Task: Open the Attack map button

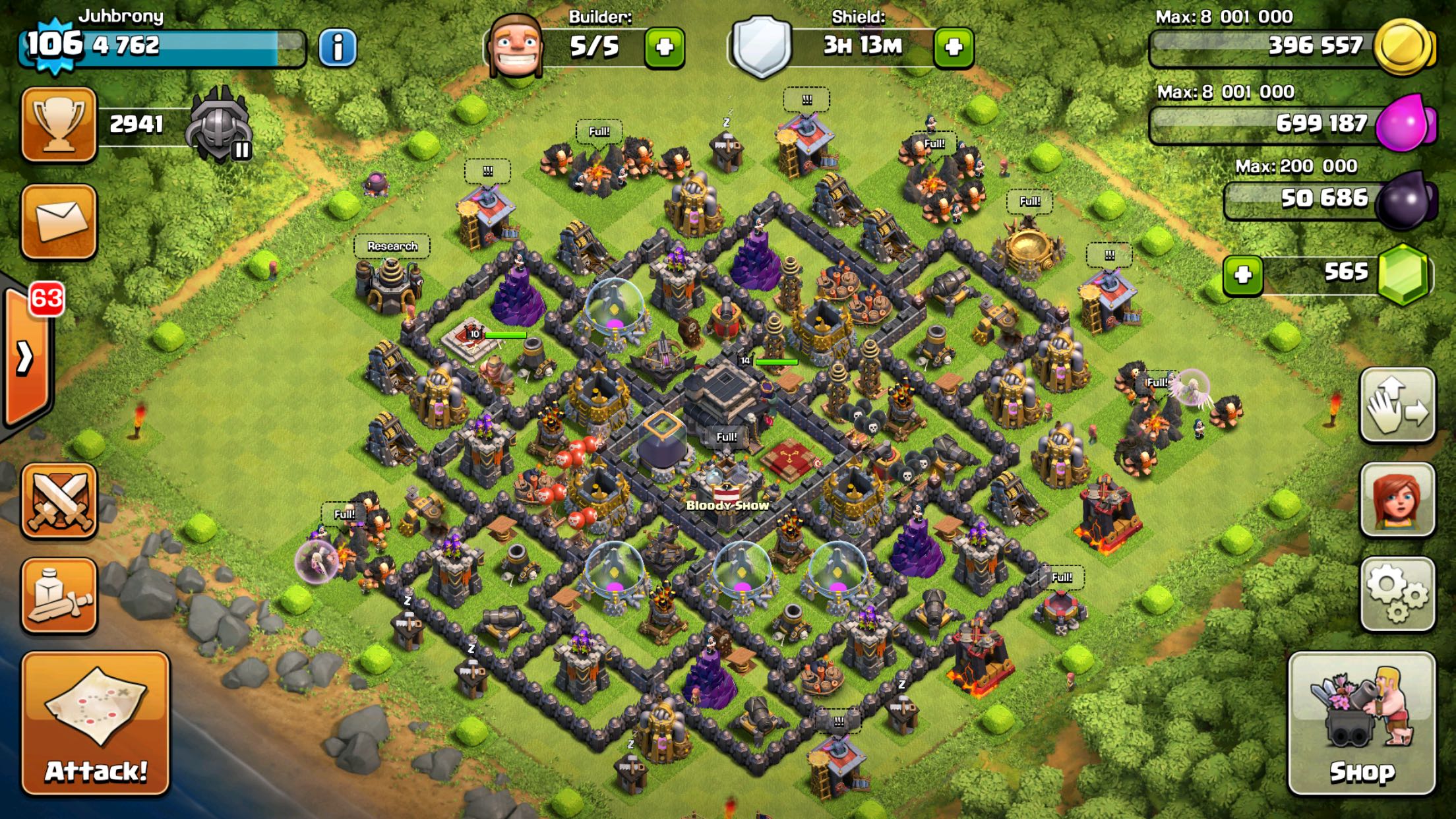Action: [96, 723]
